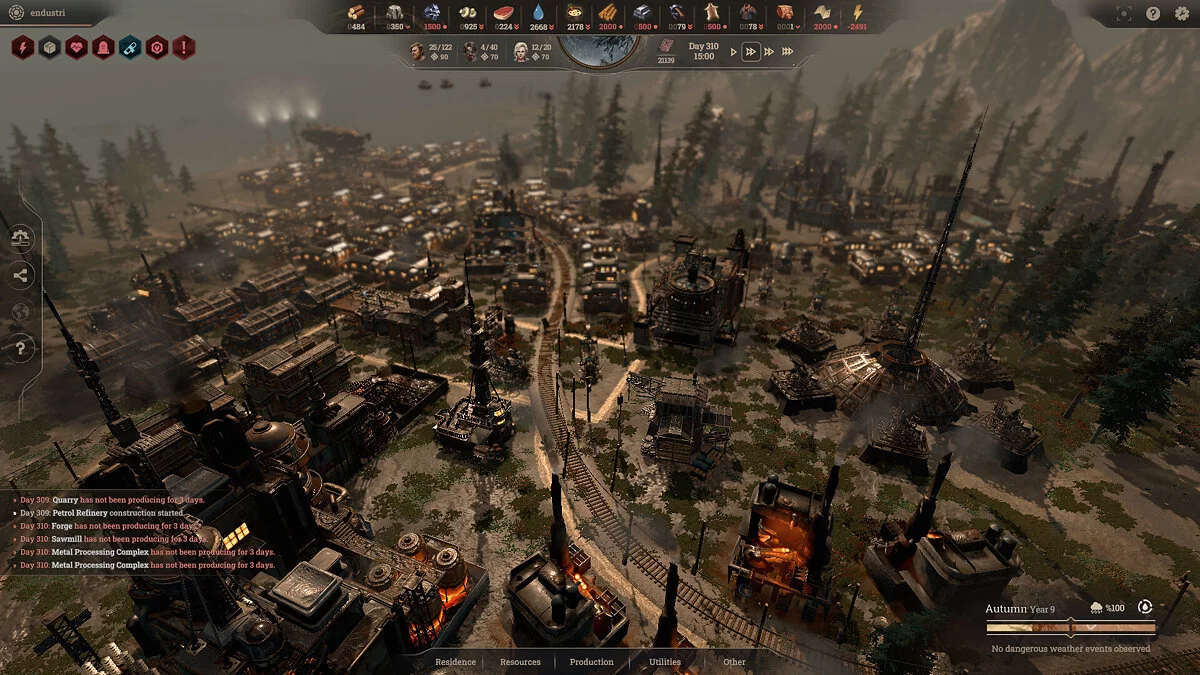Set game speed to normal play

point(733,52)
